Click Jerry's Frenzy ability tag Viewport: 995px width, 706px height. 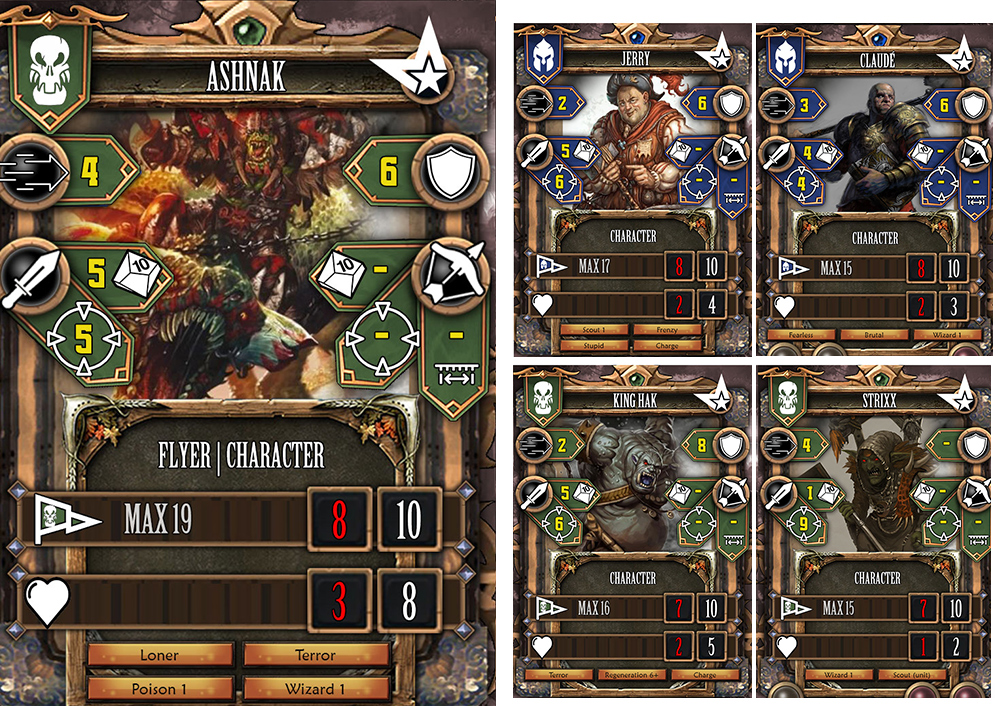pos(669,329)
